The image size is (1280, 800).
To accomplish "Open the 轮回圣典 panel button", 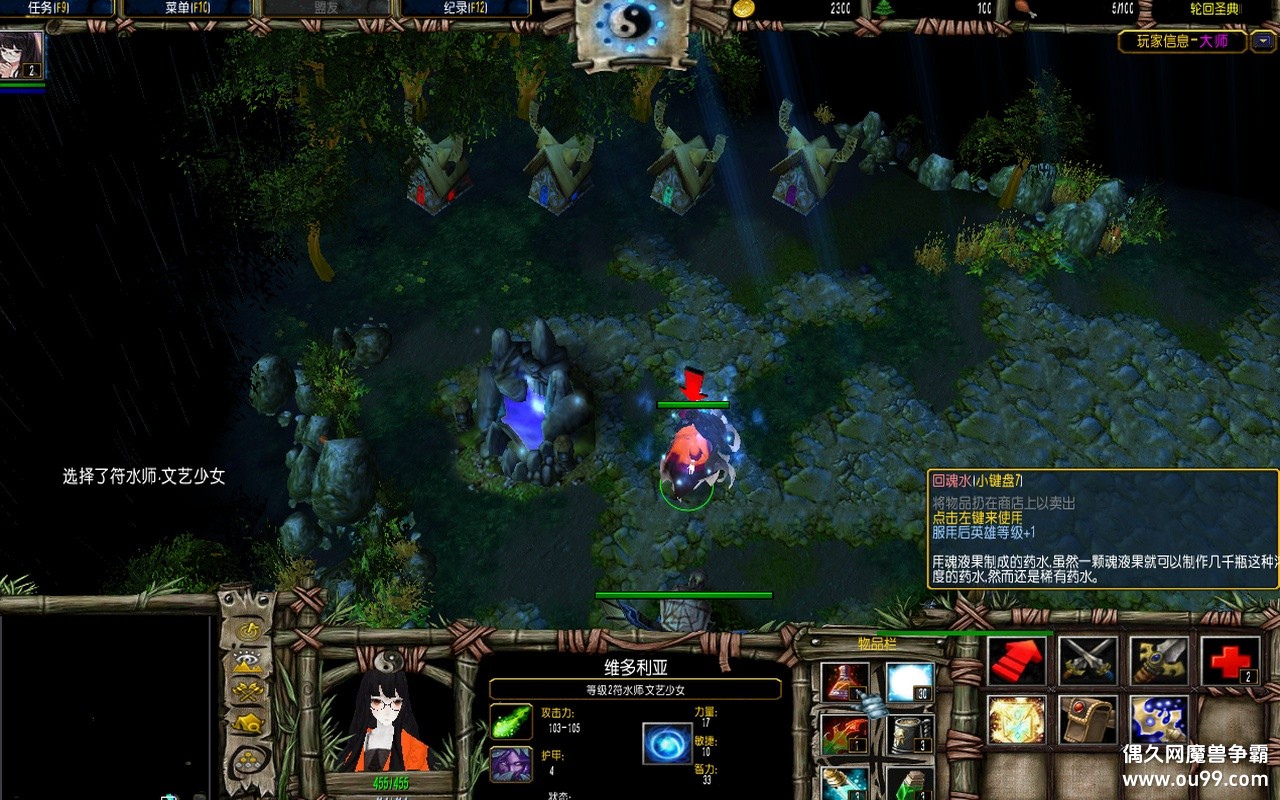I will 1214,9.
